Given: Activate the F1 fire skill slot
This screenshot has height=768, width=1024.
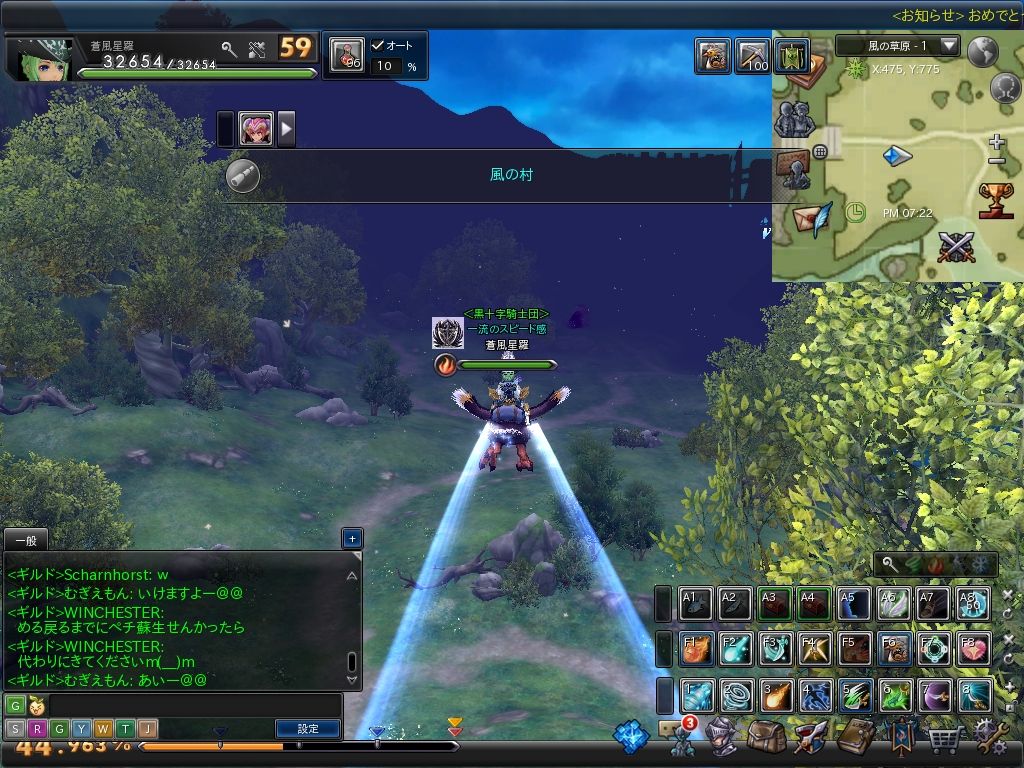Looking at the screenshot, I should point(697,648).
